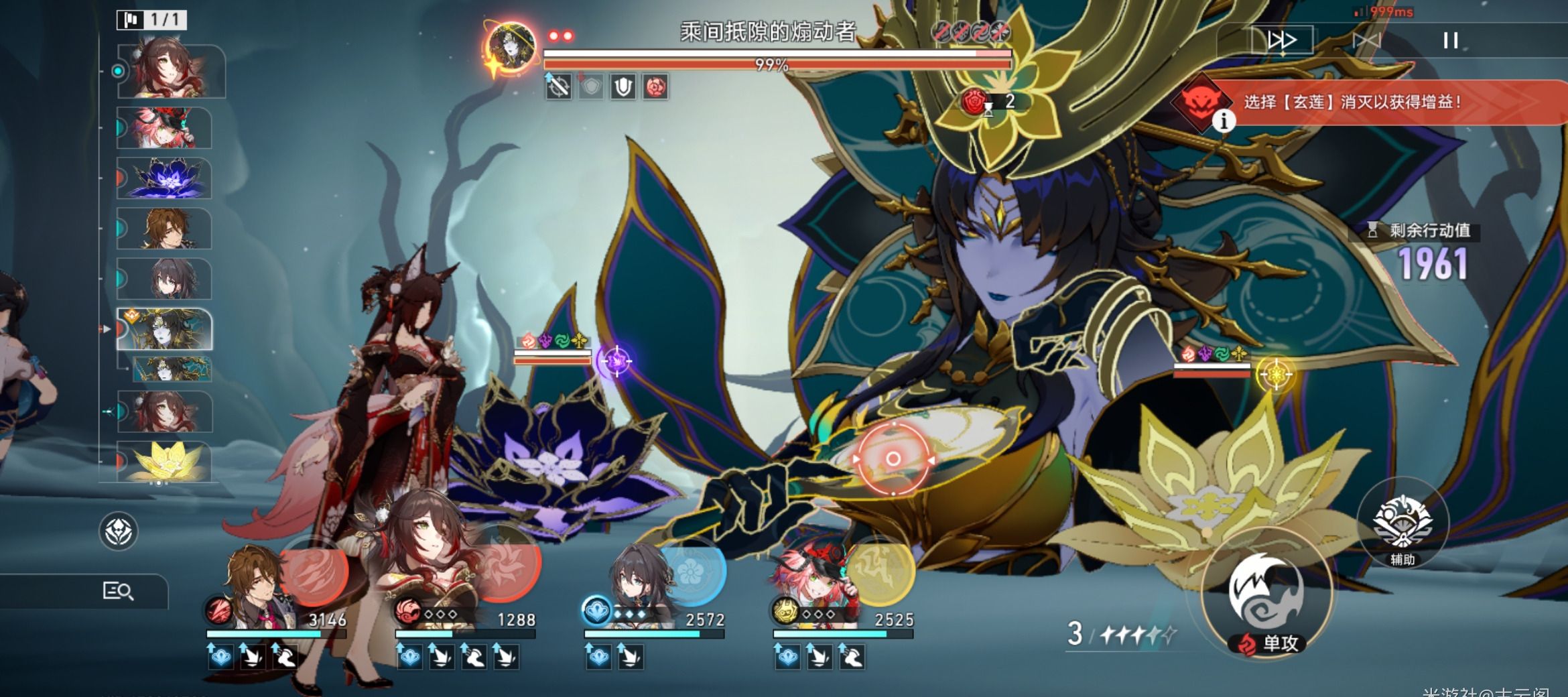This screenshot has height=697, width=1568.
Task: Toggle double speed battle mode
Action: coord(1281,41)
